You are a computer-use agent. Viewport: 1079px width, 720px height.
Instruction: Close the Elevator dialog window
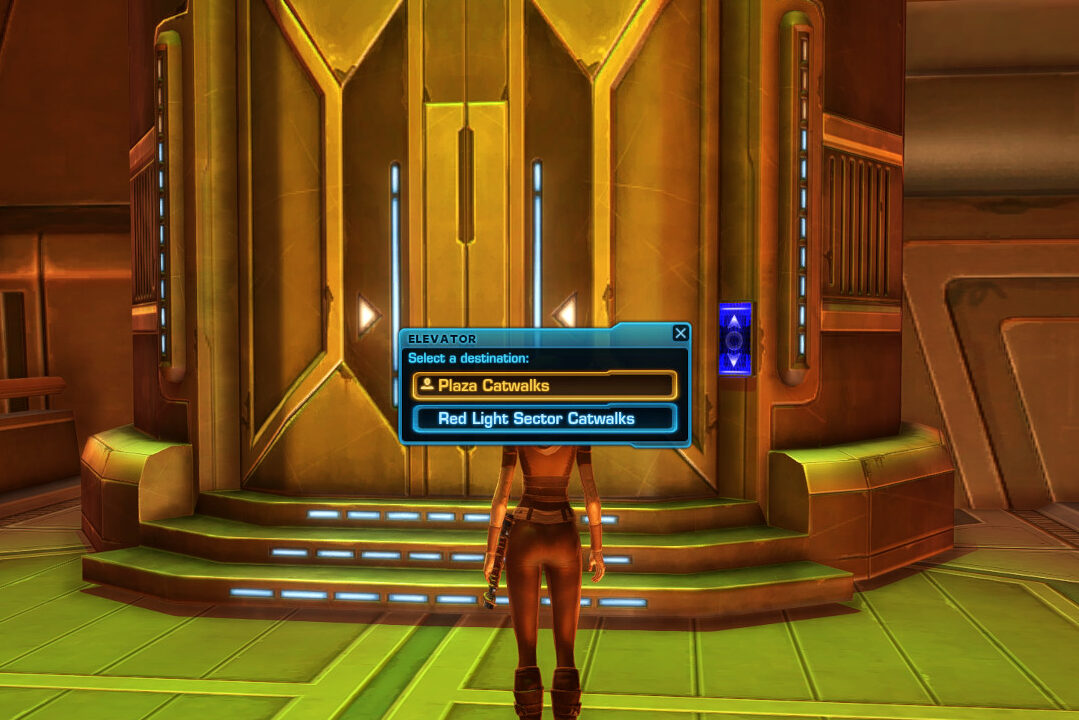680,333
